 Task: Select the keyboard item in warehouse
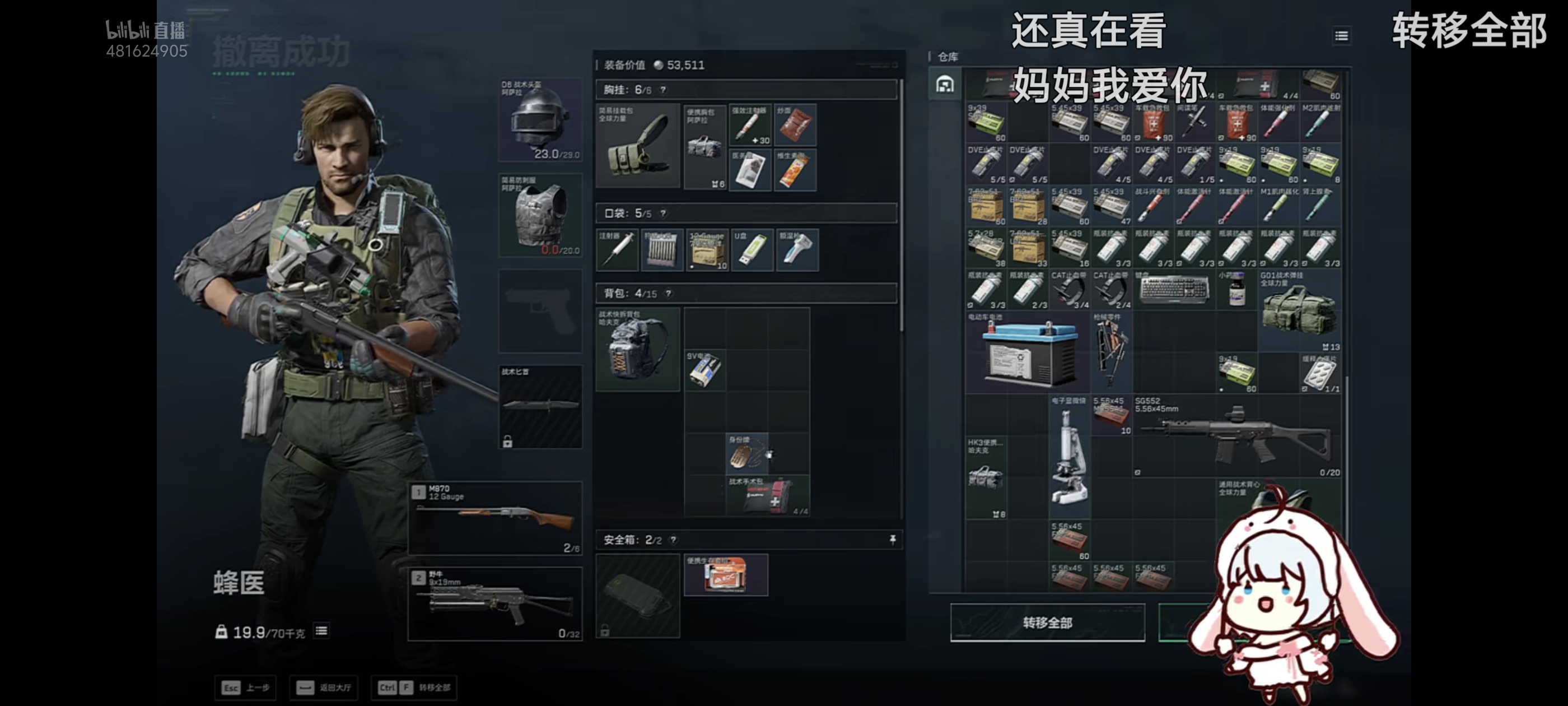tap(1174, 289)
